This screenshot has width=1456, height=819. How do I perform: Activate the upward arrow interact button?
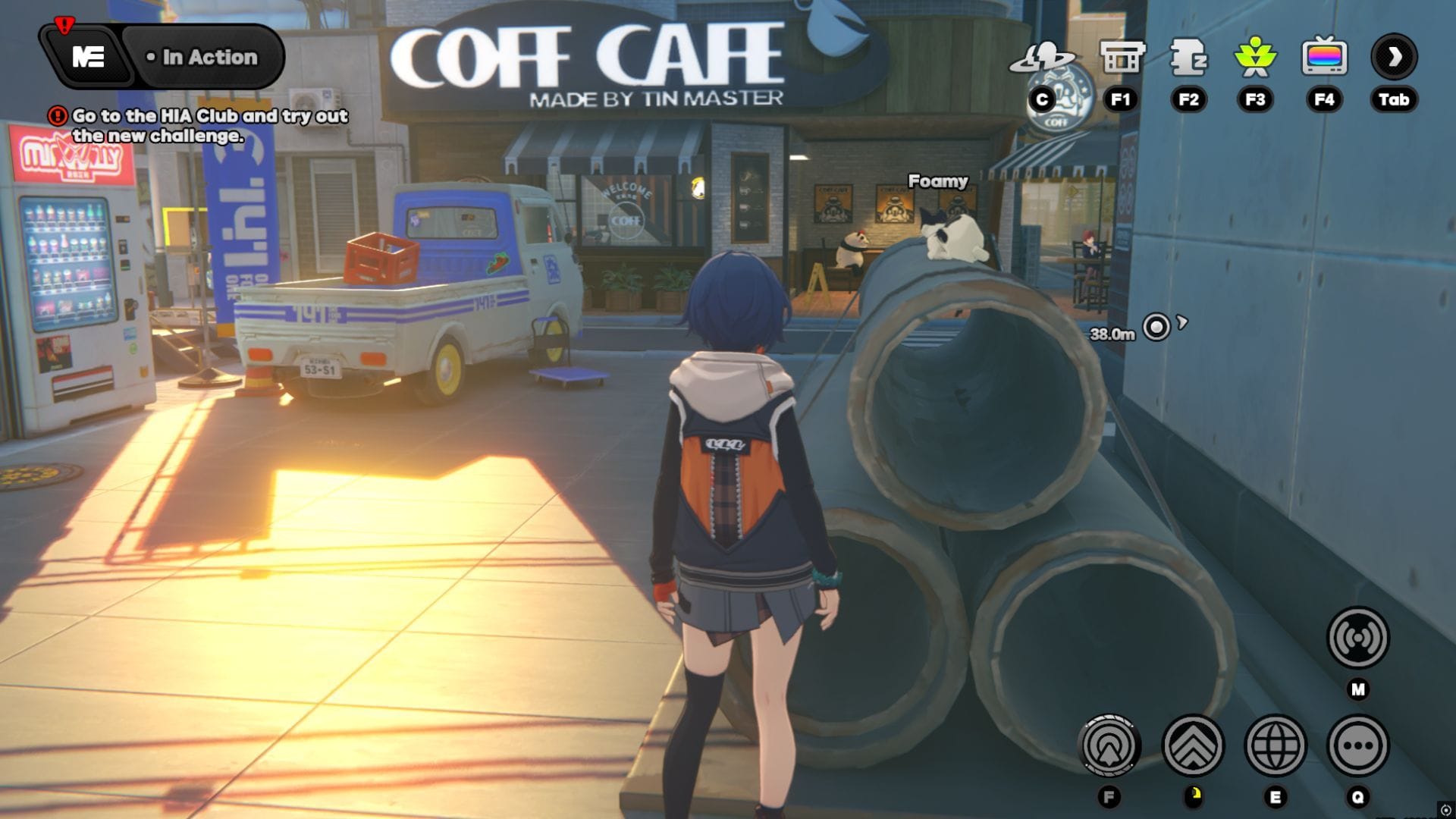coord(1109,745)
